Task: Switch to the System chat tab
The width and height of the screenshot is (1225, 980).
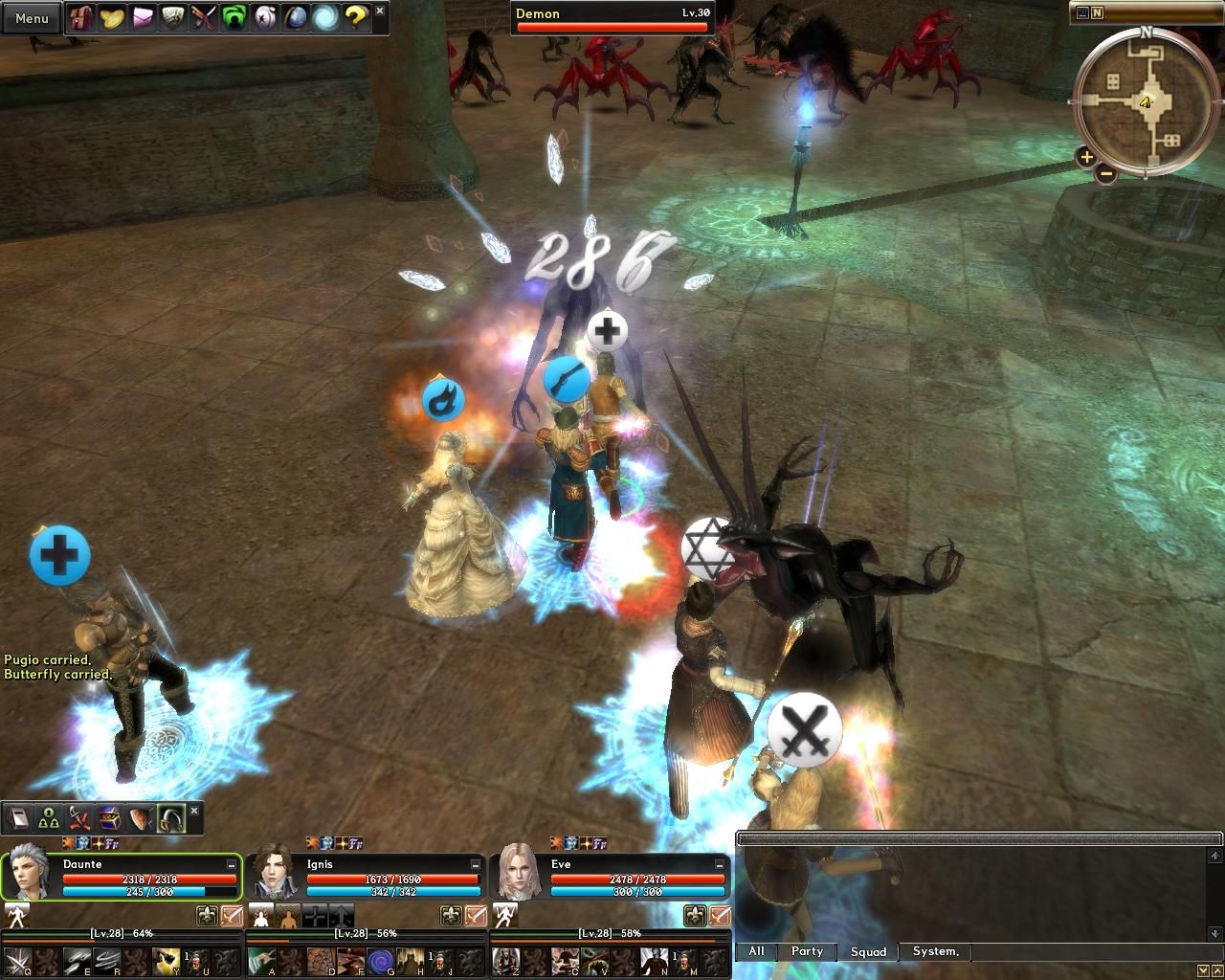Action: click(x=934, y=951)
